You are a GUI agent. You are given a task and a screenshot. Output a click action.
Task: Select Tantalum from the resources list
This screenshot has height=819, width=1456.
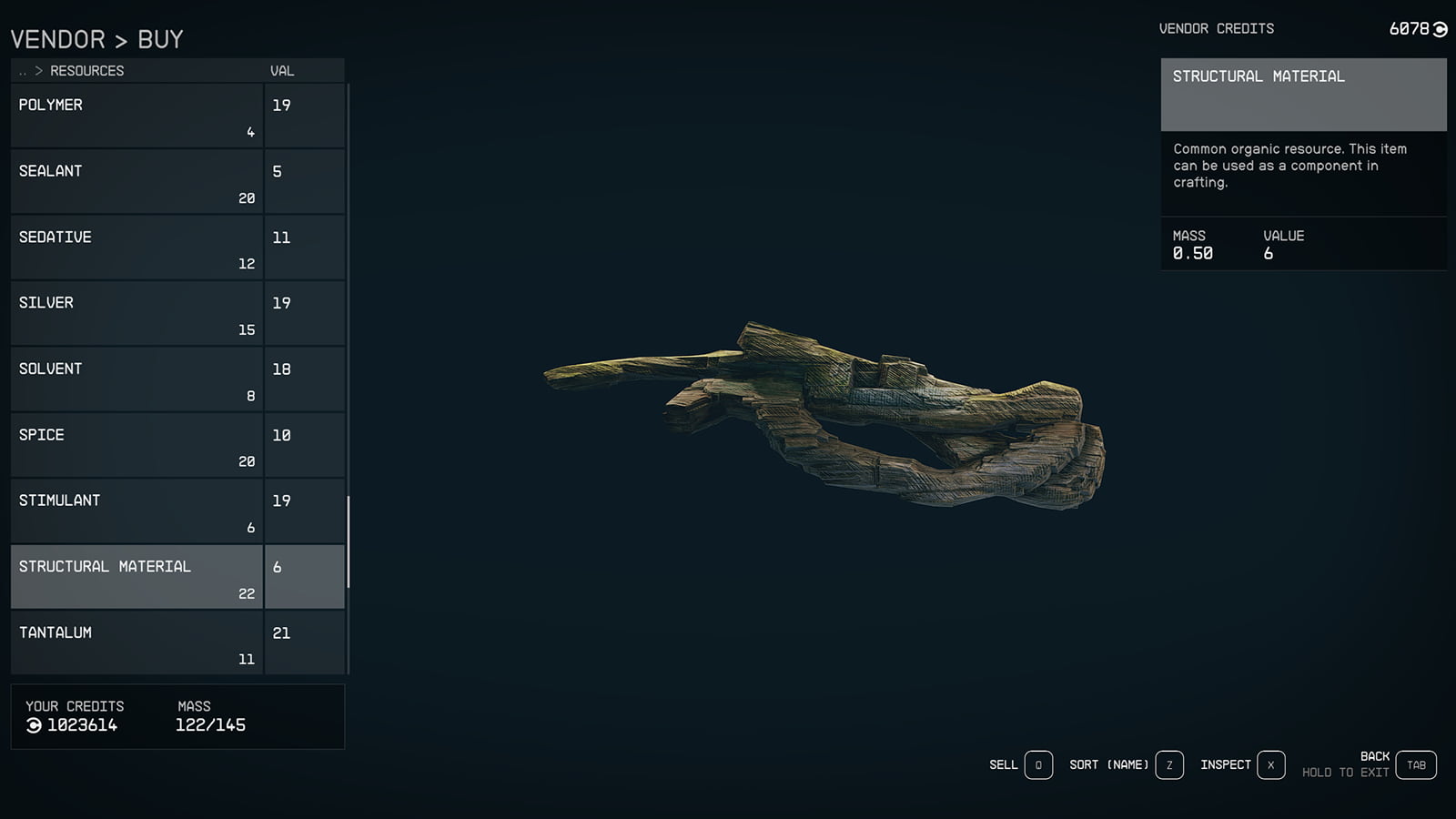pos(136,643)
